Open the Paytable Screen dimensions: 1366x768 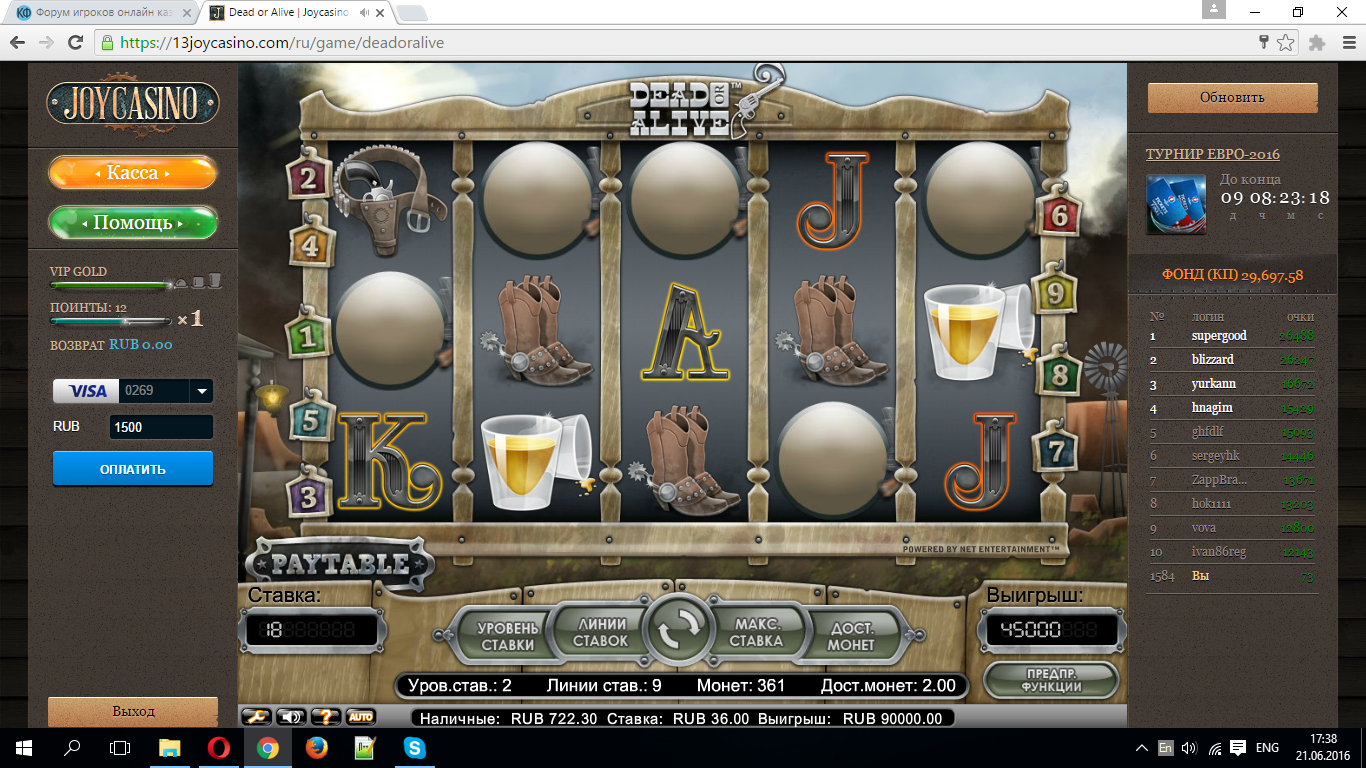point(340,564)
